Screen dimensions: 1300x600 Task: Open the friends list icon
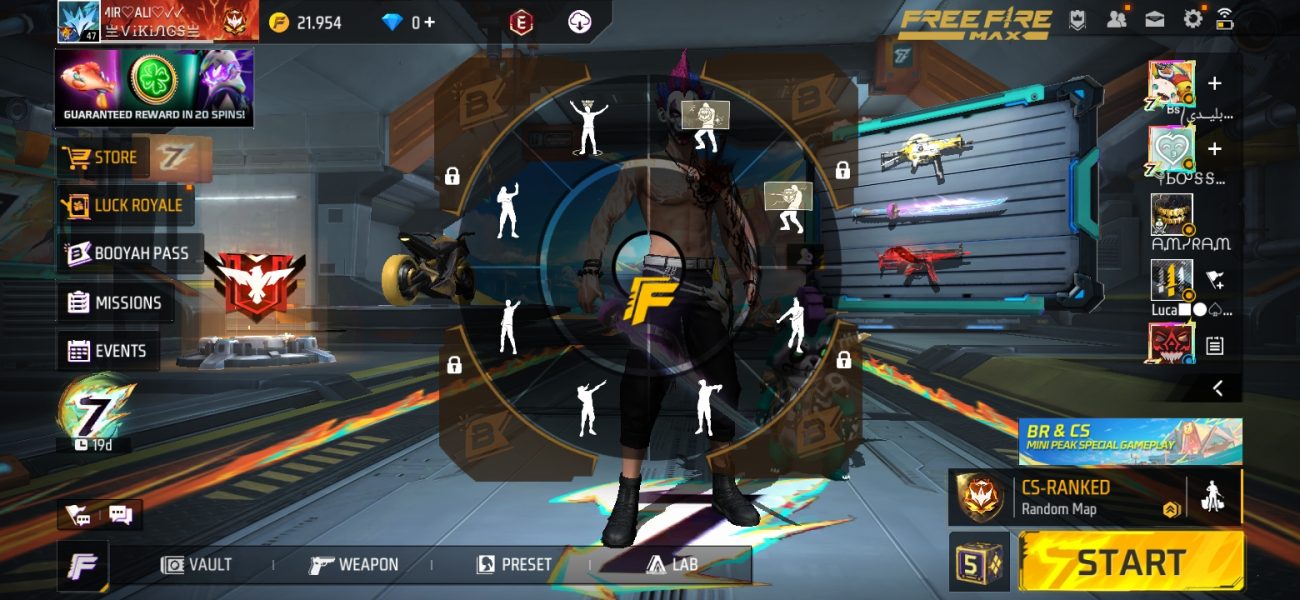[1117, 19]
